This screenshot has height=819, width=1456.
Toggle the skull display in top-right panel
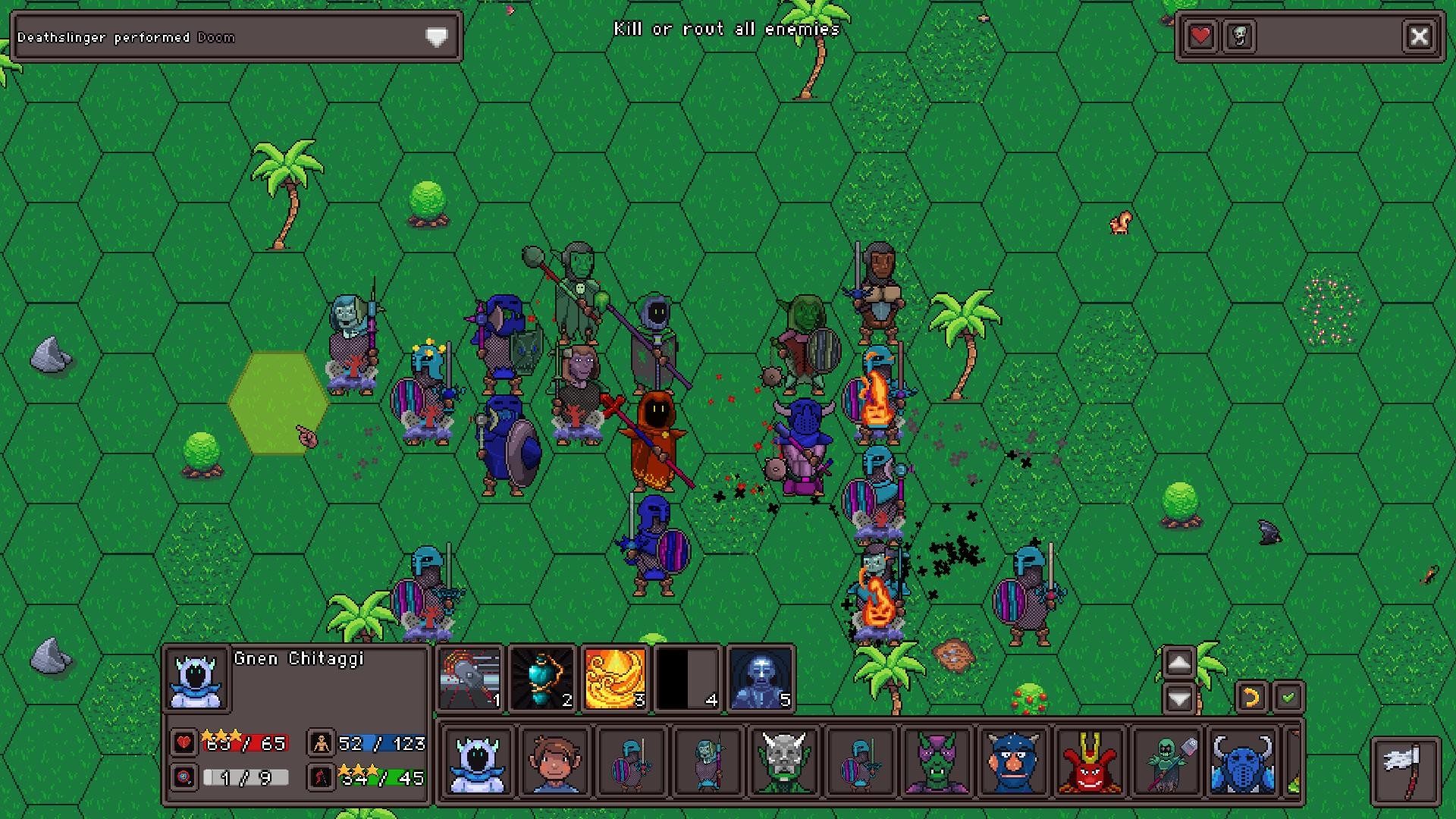(1239, 36)
